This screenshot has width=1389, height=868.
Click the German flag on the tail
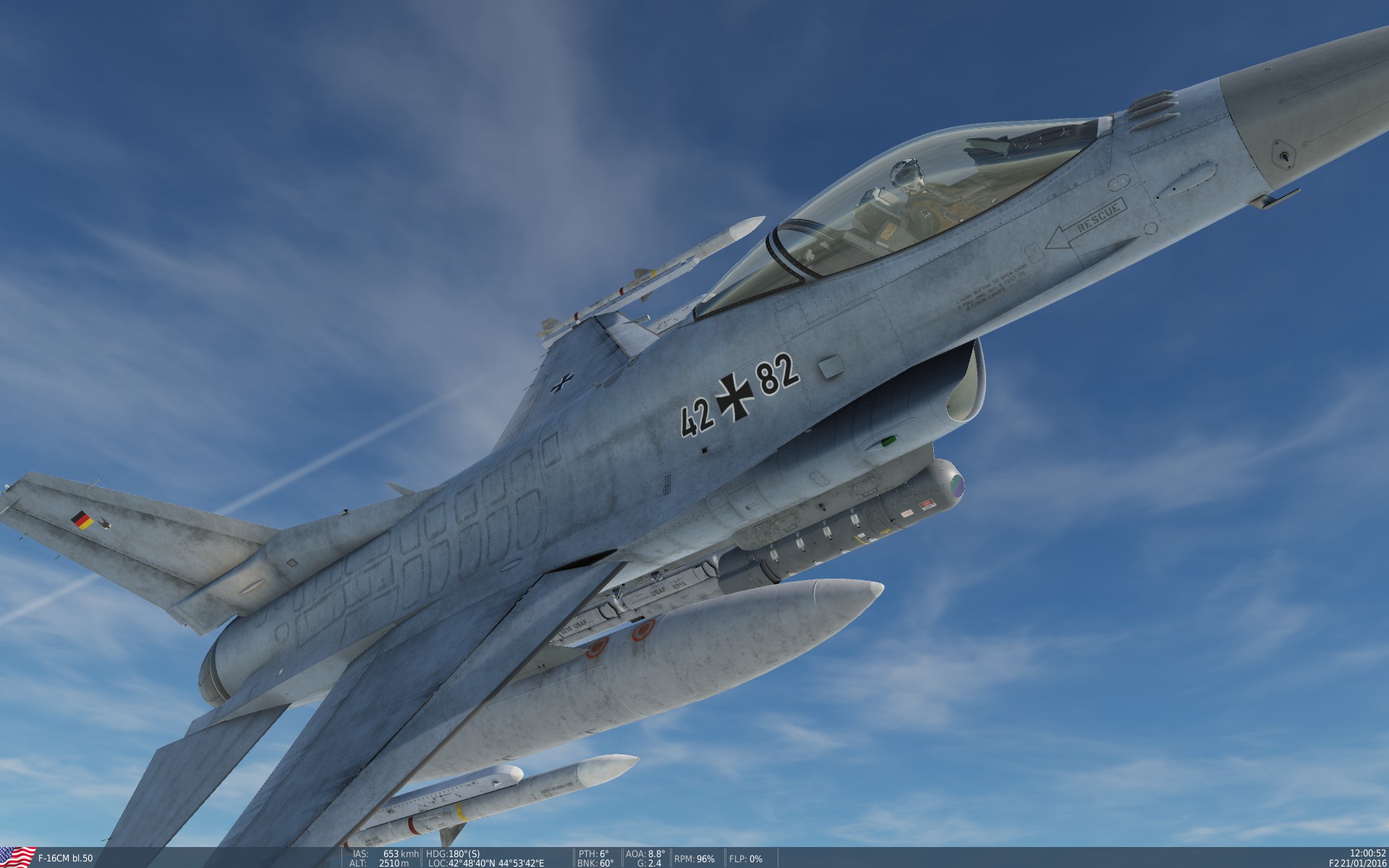pos(82,519)
